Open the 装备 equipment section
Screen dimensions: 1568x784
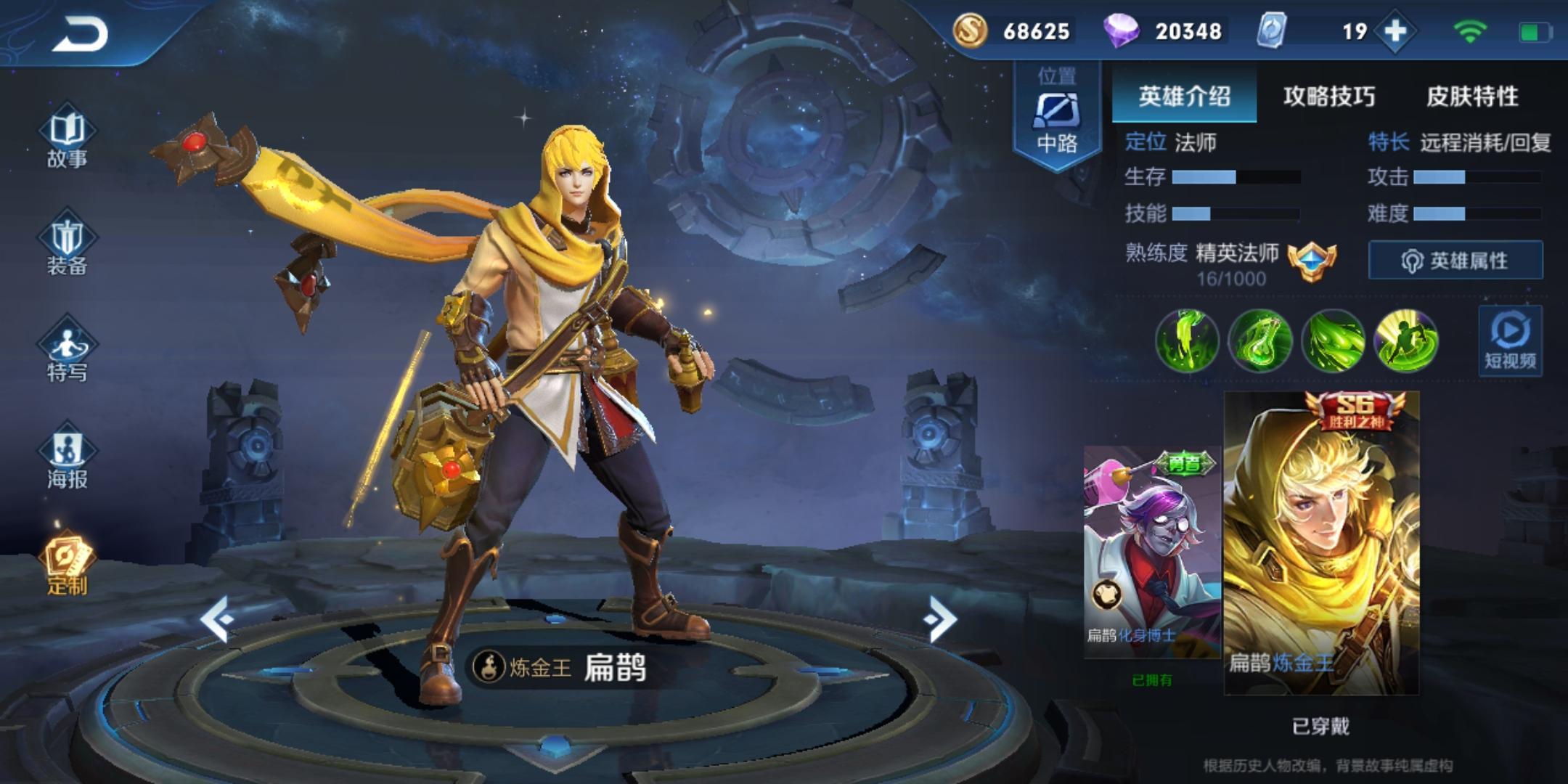[67, 245]
